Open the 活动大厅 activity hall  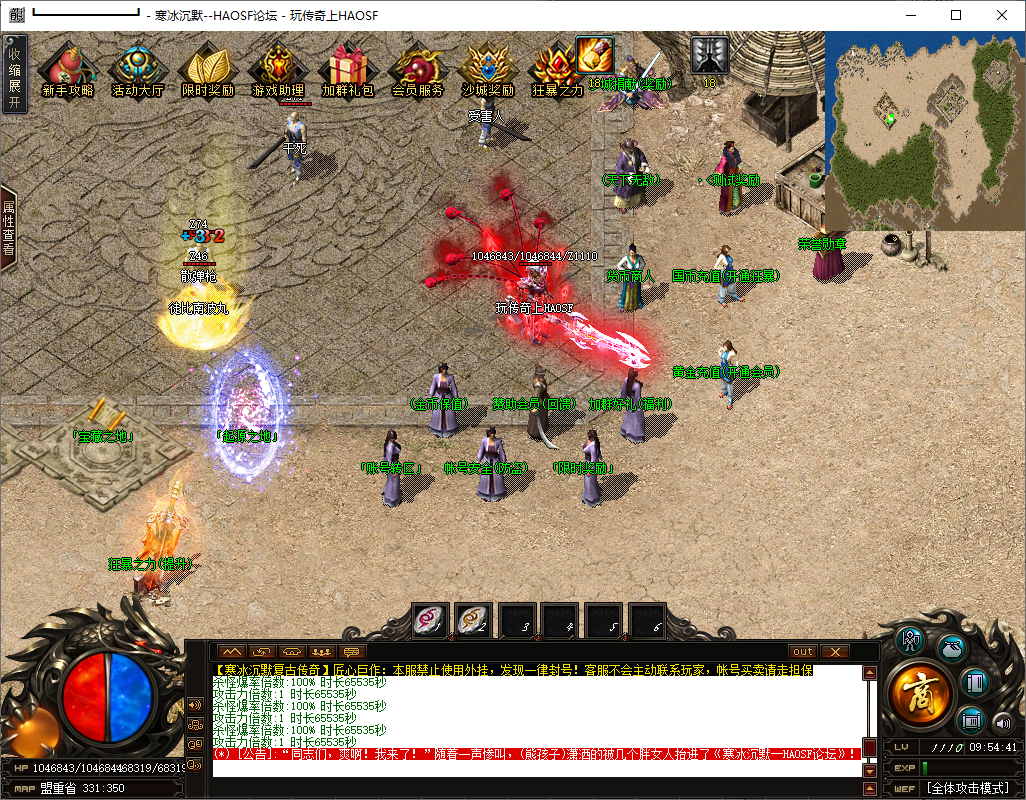point(137,68)
